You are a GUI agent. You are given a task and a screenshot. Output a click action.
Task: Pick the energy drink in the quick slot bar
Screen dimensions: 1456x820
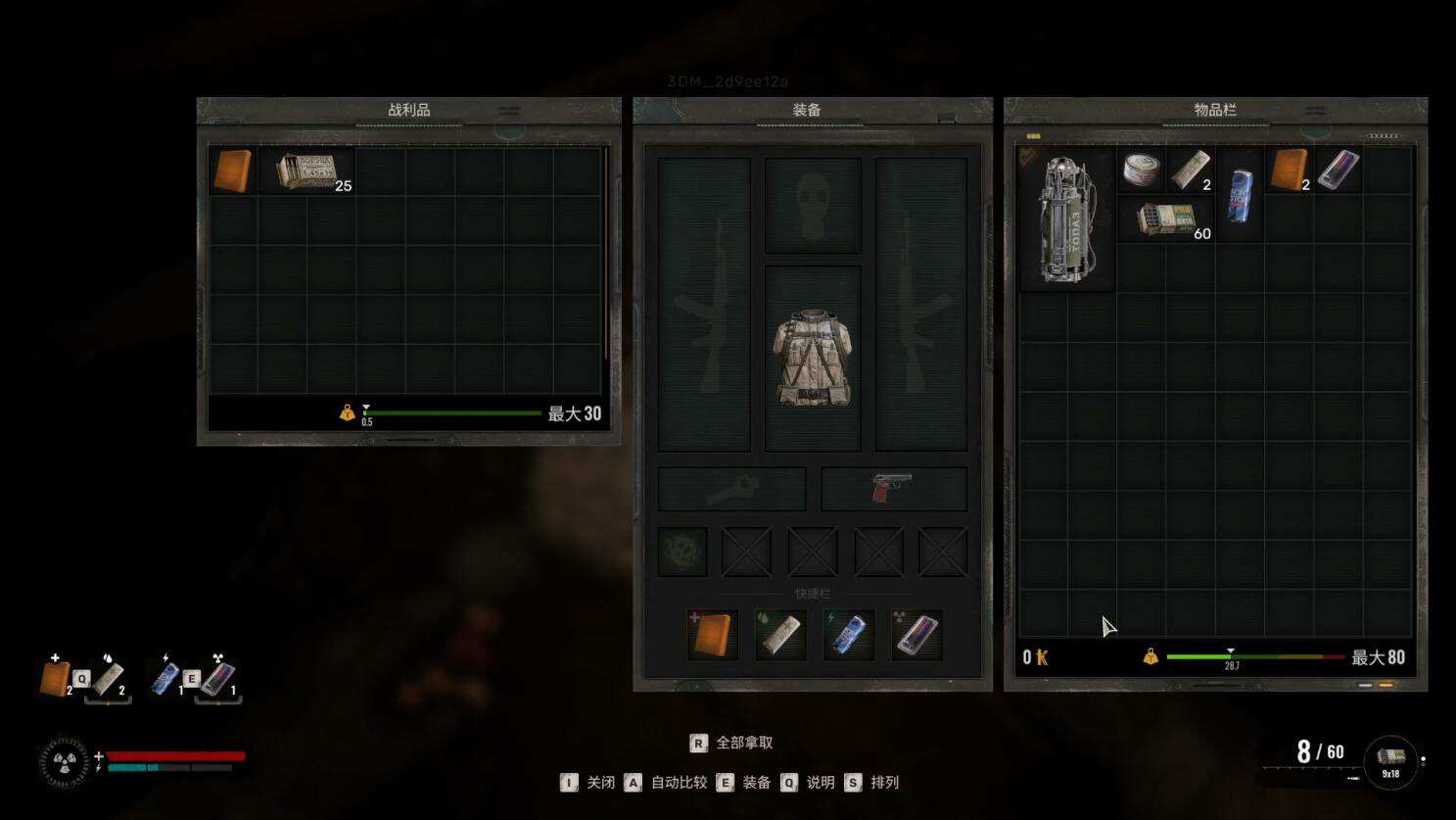click(848, 635)
